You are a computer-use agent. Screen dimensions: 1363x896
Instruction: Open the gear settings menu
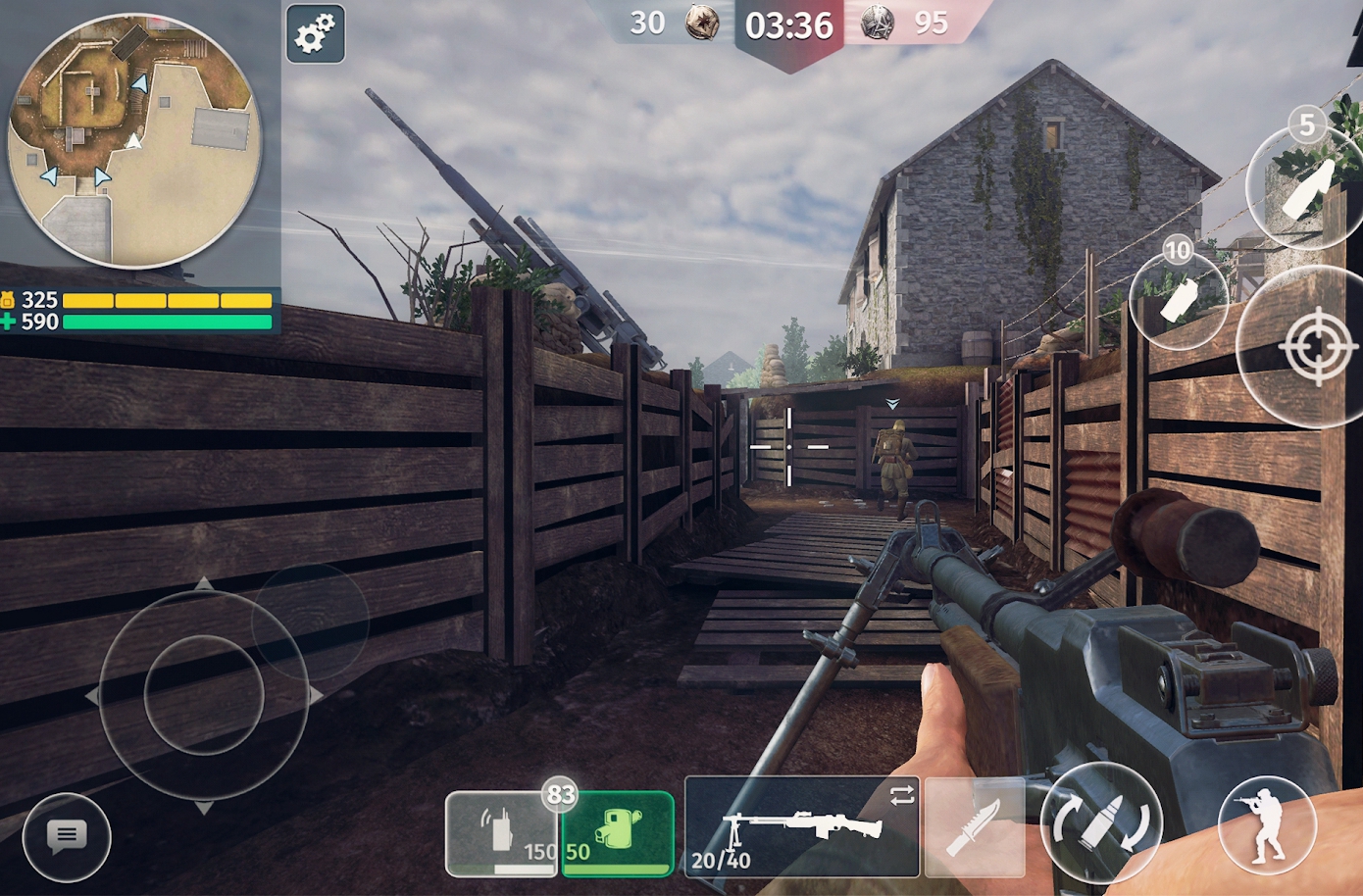[316, 34]
